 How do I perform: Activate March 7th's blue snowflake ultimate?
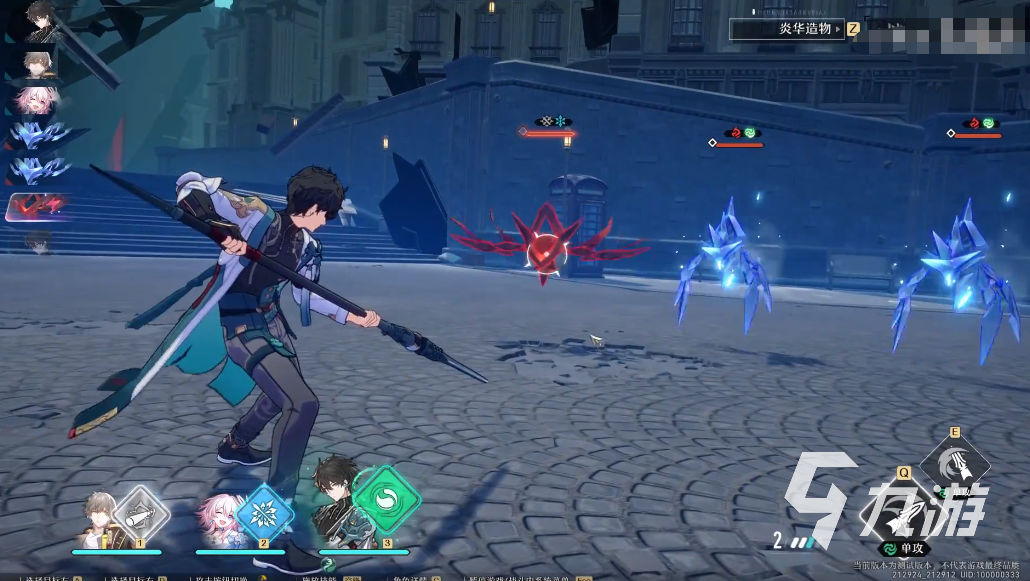tap(264, 514)
